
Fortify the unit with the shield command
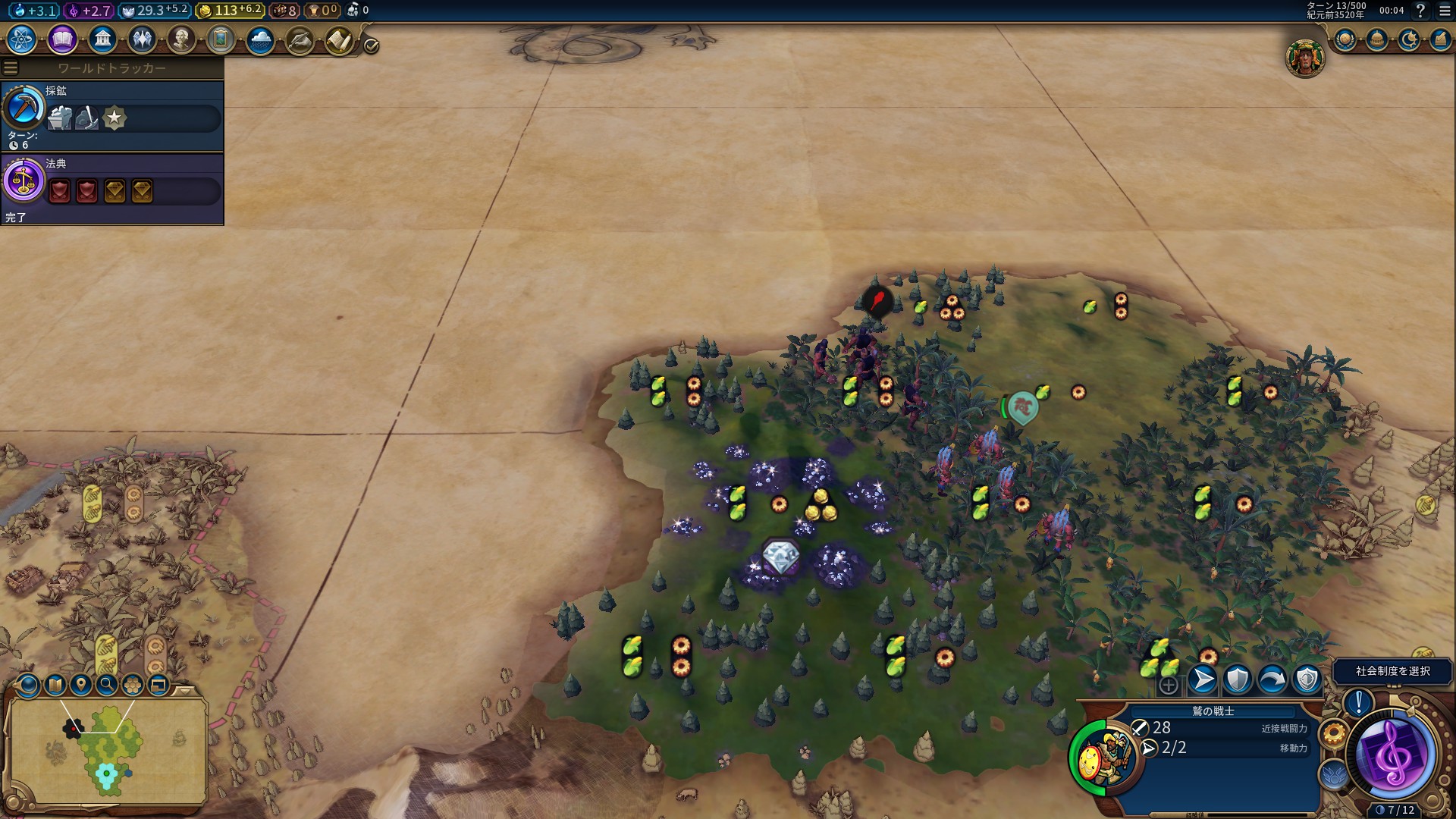pos(1237,680)
